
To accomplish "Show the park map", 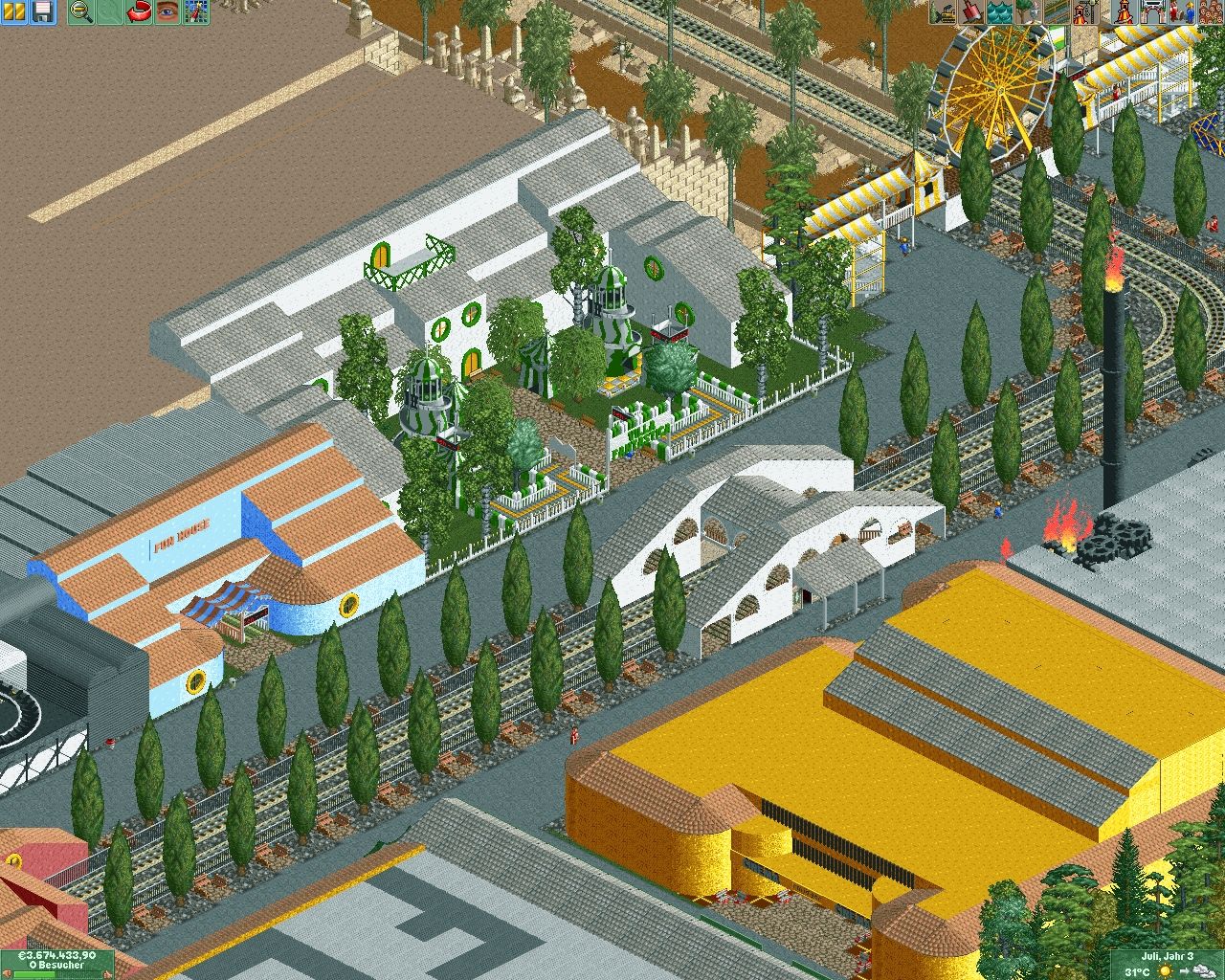I will pos(196,12).
